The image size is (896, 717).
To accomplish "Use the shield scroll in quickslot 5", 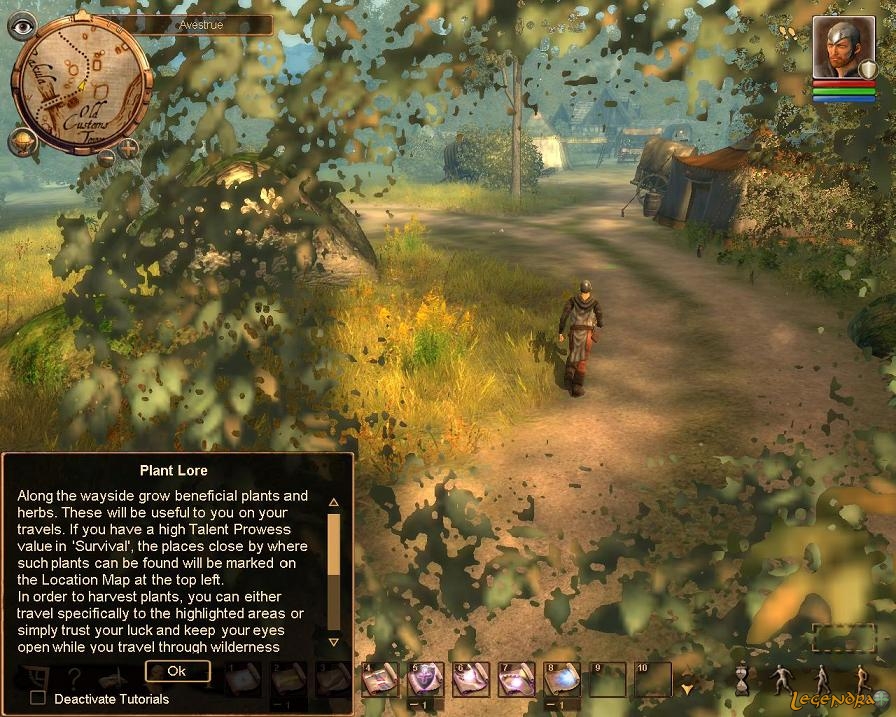I will [426, 680].
